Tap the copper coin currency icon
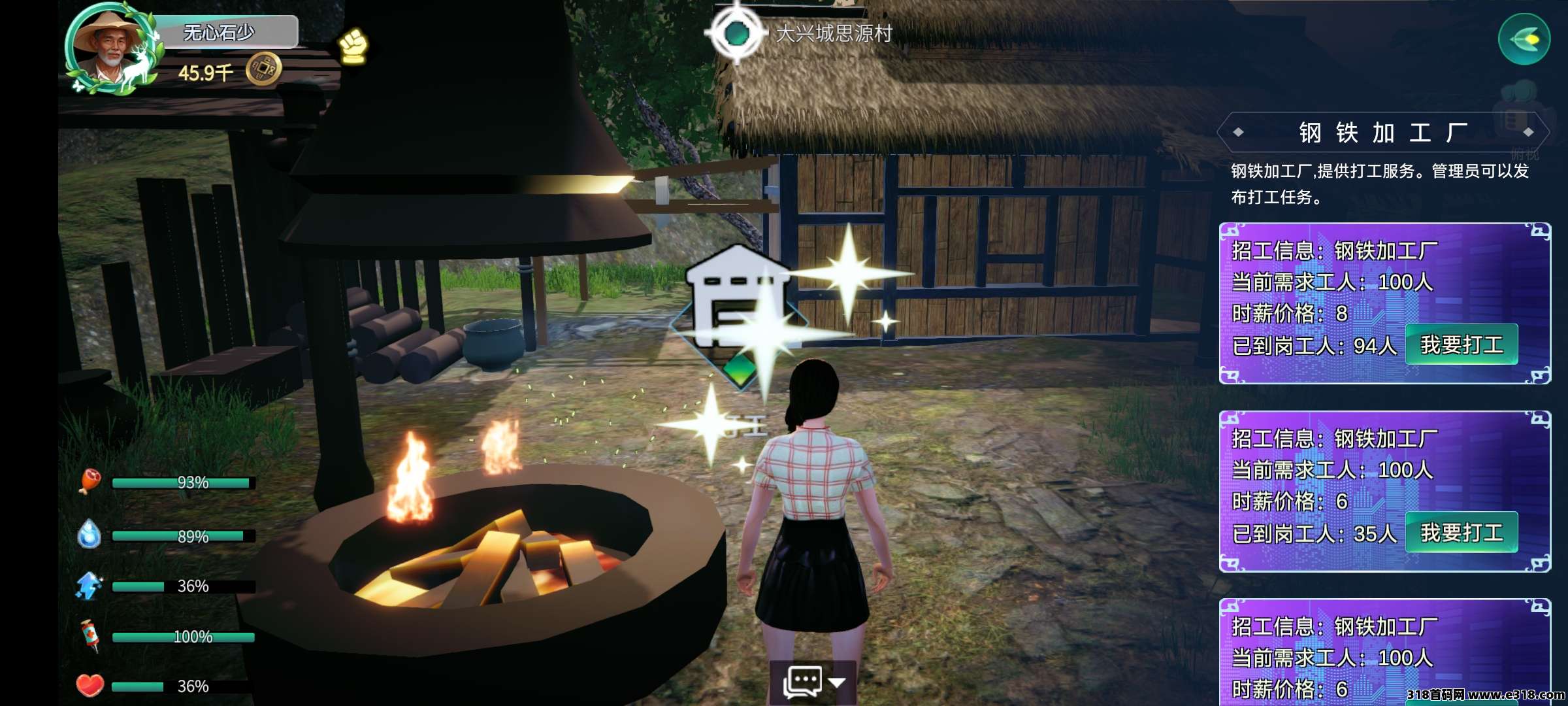 [x=263, y=69]
